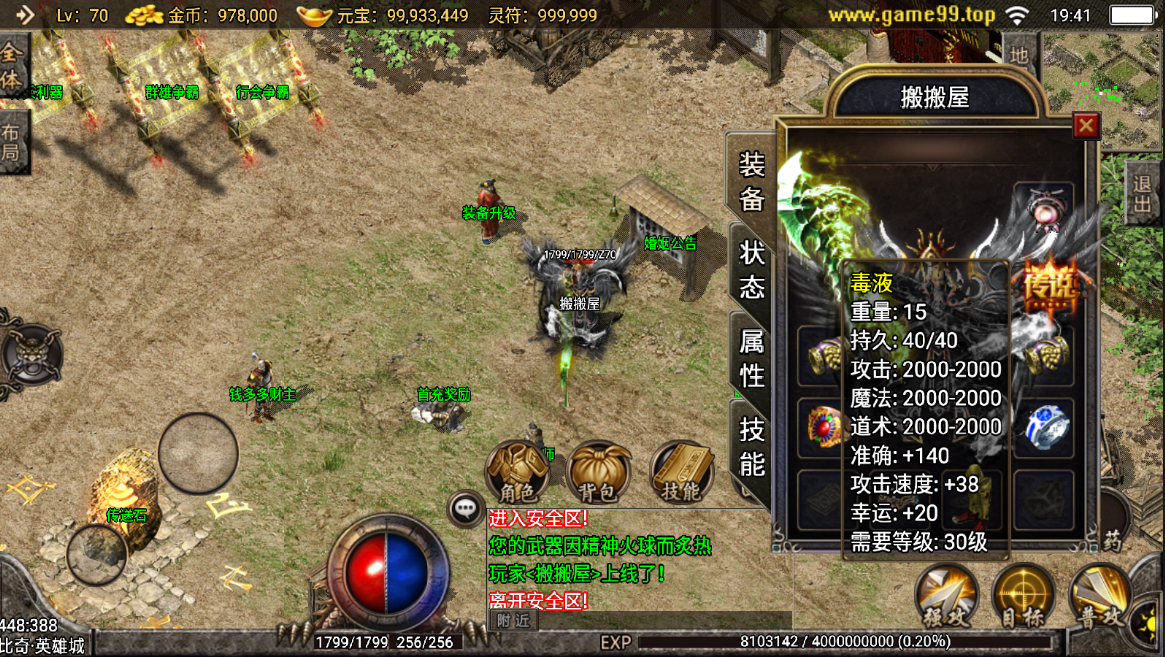The width and height of the screenshot is (1165, 657).
Task: Open the 技能 skill book button
Action: coord(683,472)
